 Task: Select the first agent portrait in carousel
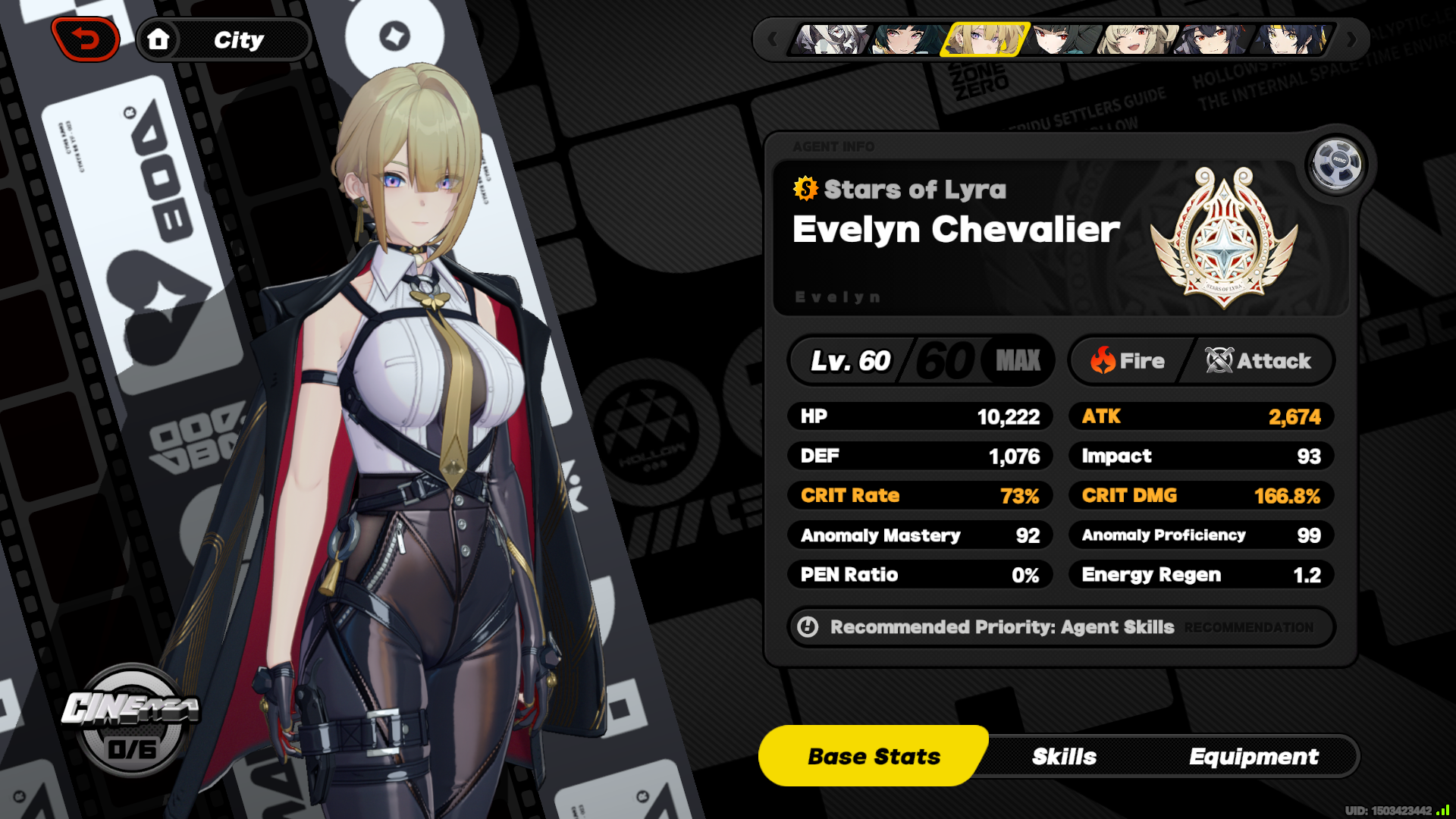pos(831,42)
